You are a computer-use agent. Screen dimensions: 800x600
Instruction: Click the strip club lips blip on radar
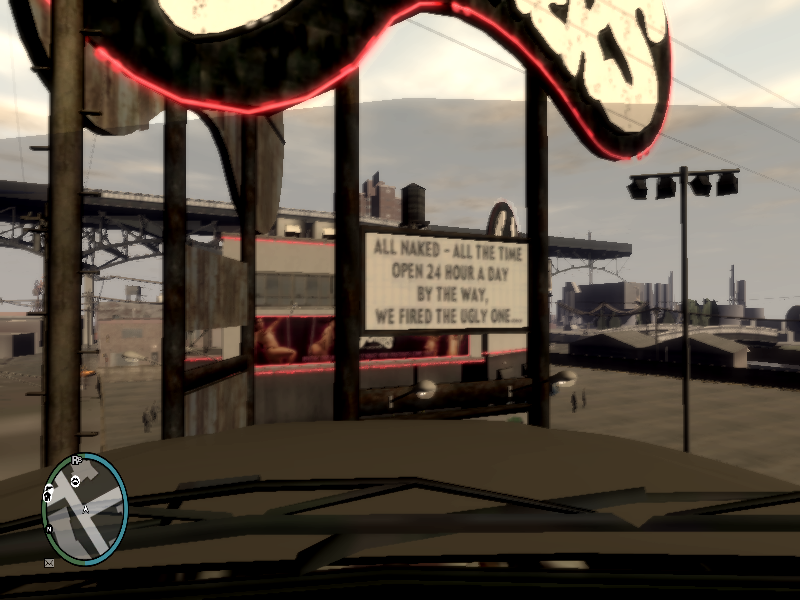[75, 481]
